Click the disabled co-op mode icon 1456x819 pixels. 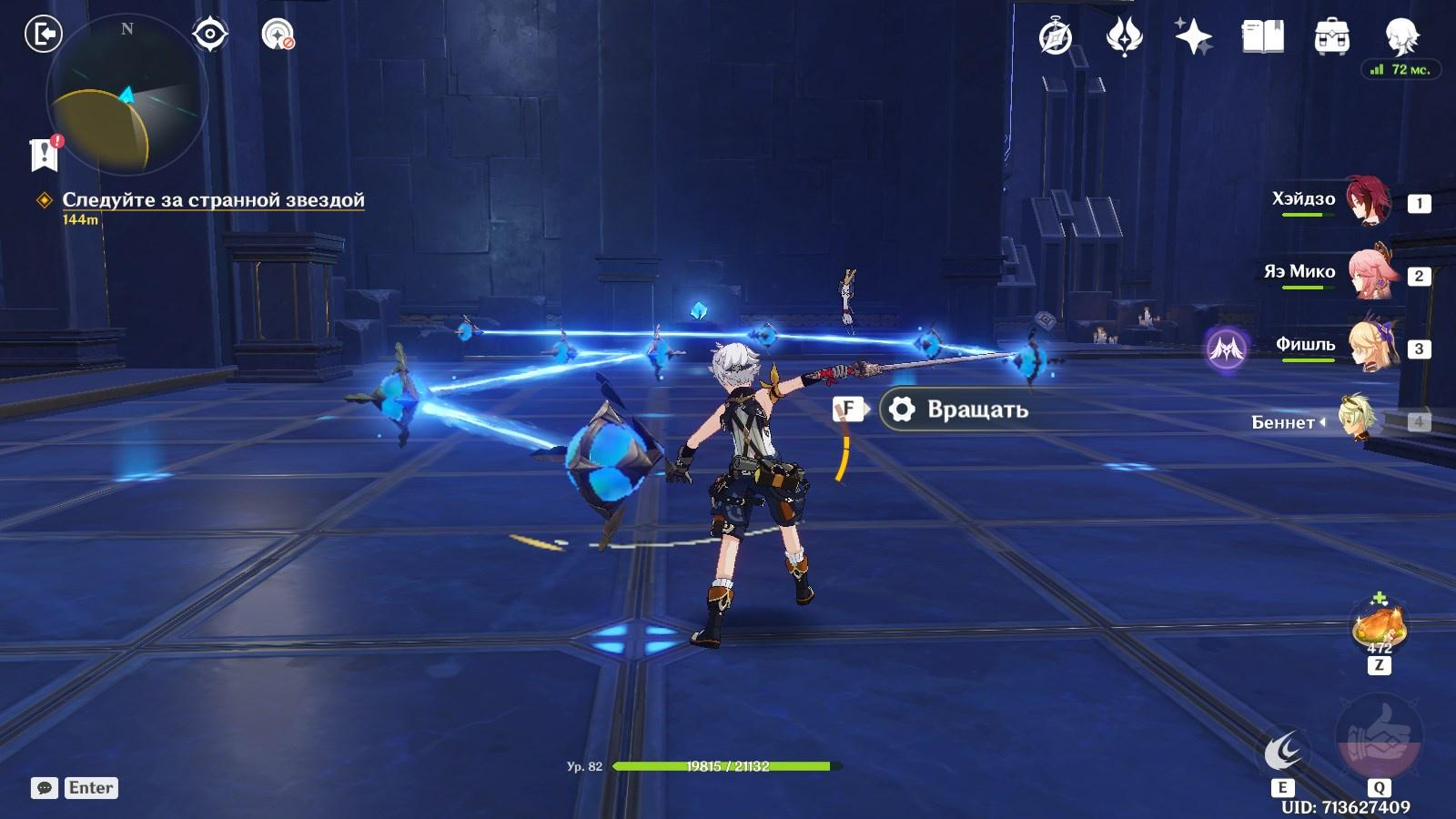pos(277,35)
